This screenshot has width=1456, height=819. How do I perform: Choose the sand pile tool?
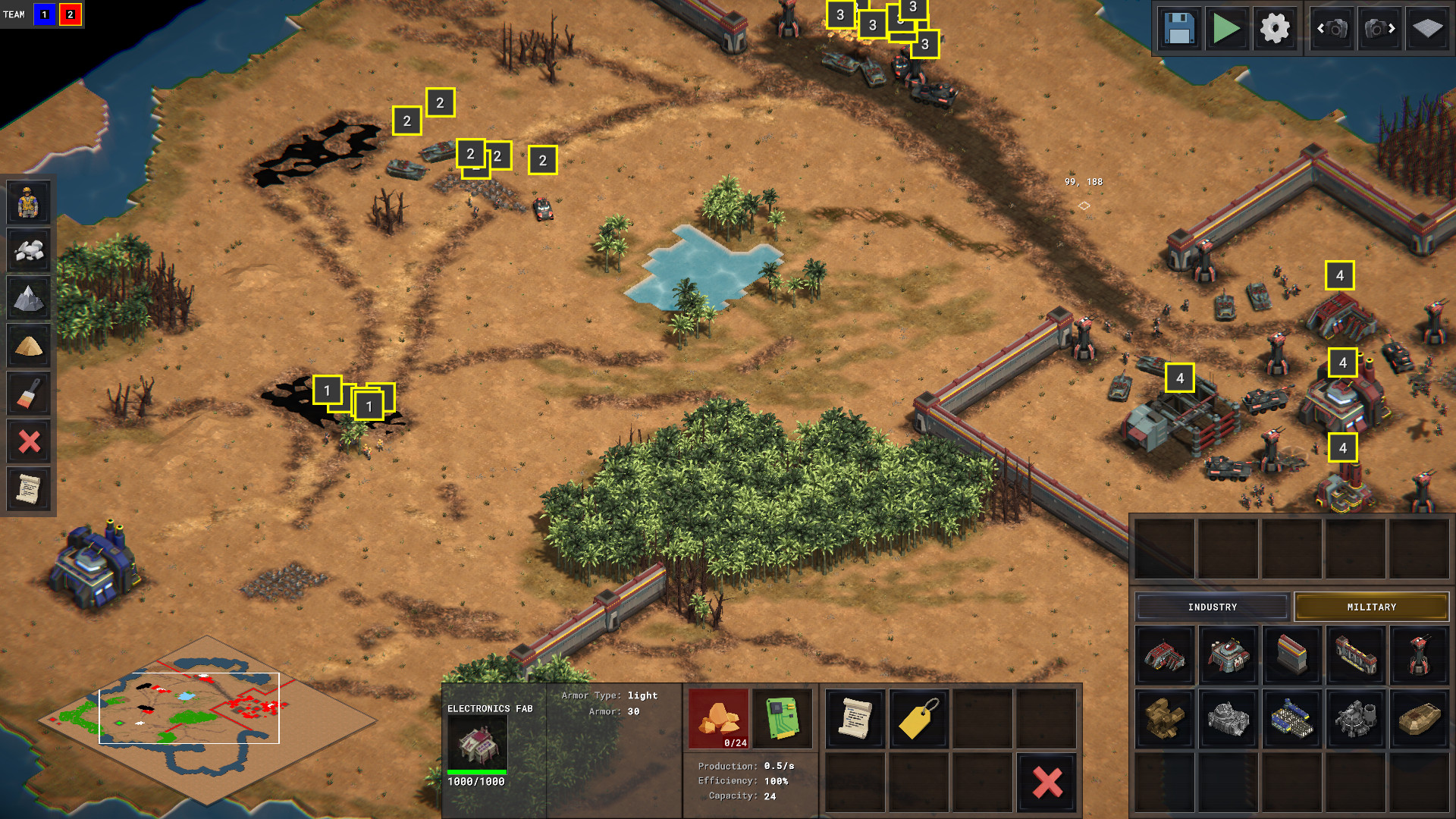click(x=29, y=346)
